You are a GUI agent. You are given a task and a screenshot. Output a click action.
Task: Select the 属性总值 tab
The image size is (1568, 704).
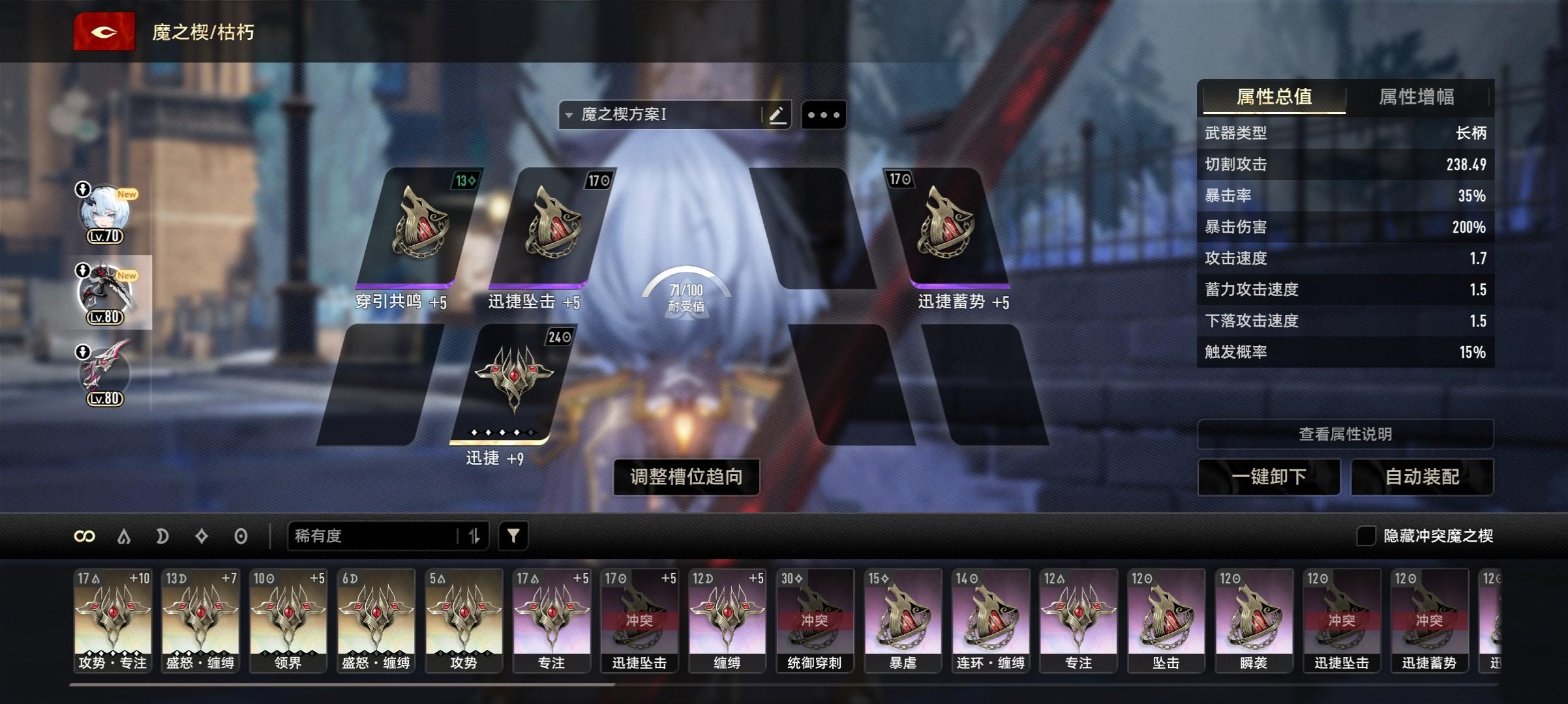coord(1274,97)
